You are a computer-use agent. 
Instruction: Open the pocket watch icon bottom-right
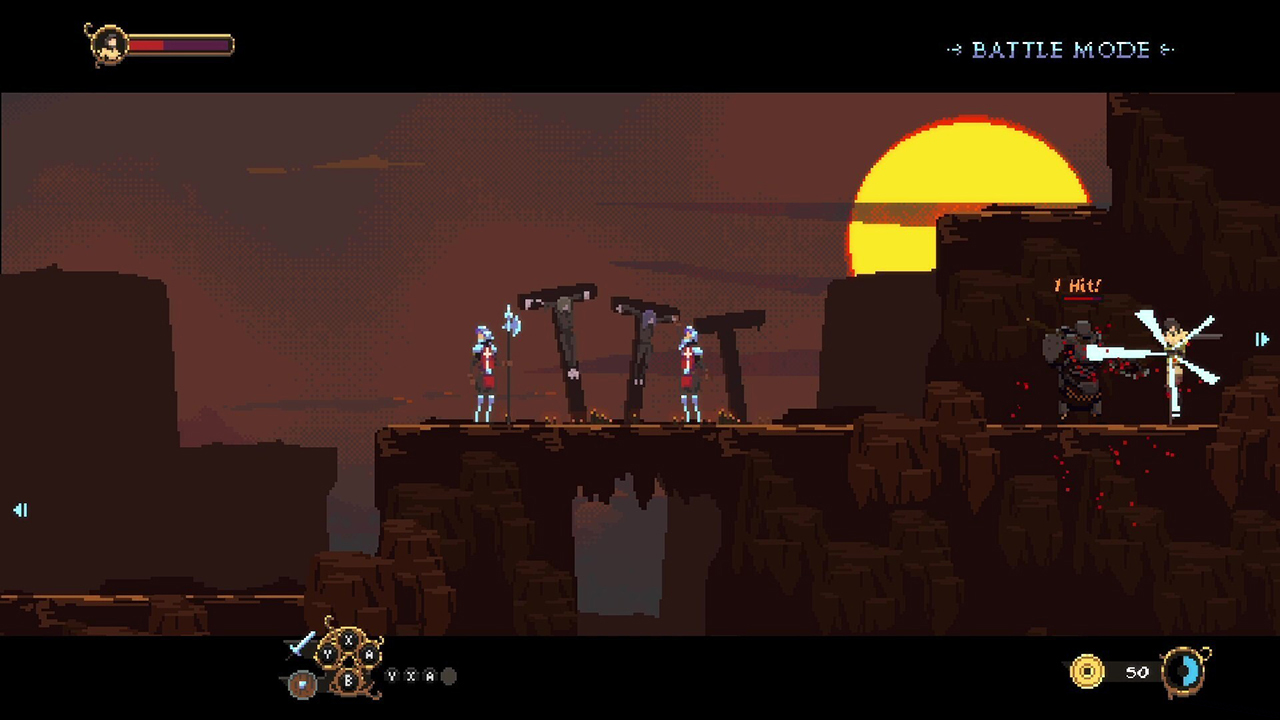(x=1185, y=672)
